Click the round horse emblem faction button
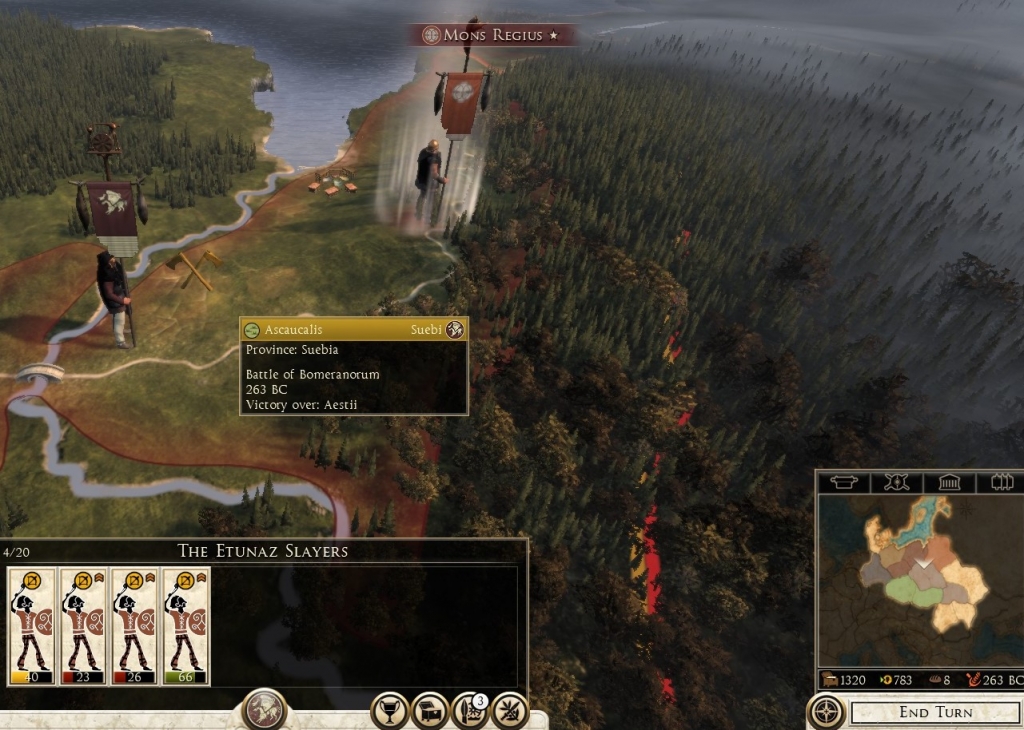This screenshot has height=730, width=1024. [265, 709]
